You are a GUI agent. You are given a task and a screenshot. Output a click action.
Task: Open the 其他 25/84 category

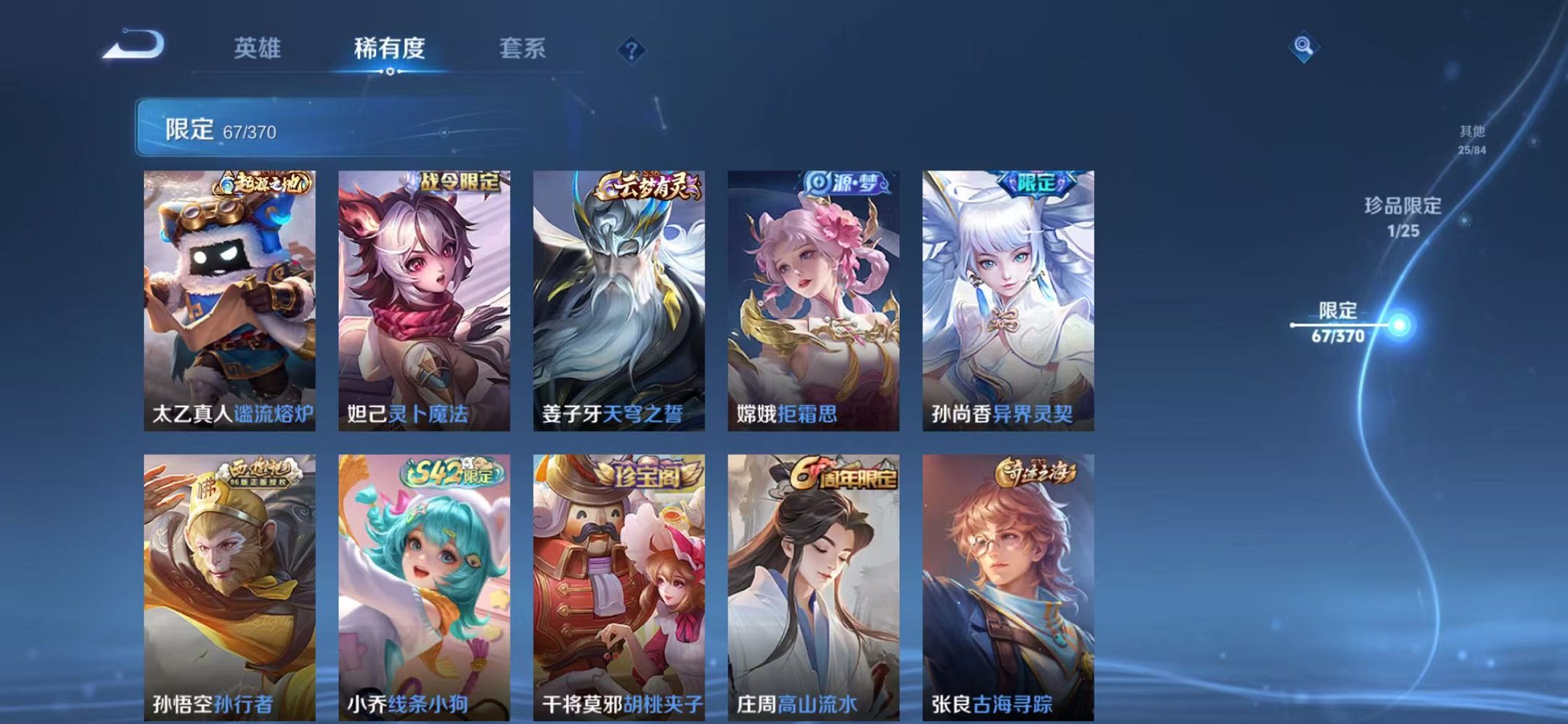(x=1473, y=138)
